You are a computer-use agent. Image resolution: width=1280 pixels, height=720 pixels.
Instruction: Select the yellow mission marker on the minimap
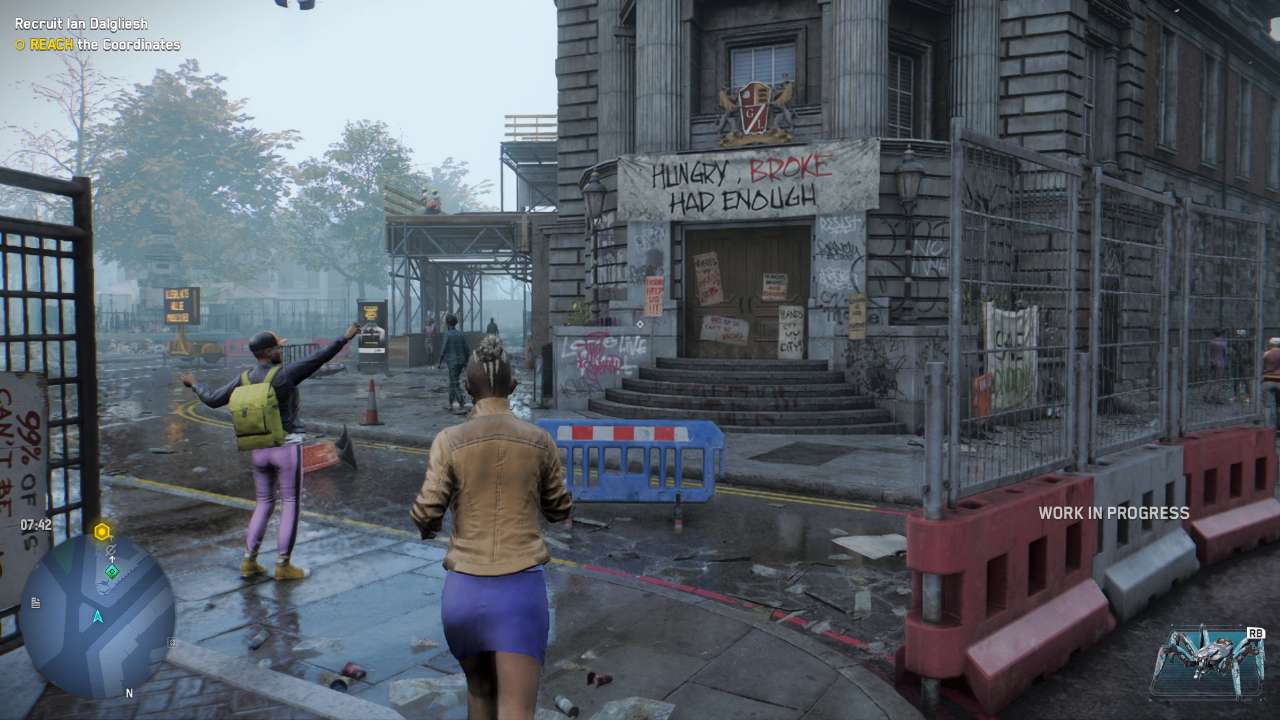[101, 531]
